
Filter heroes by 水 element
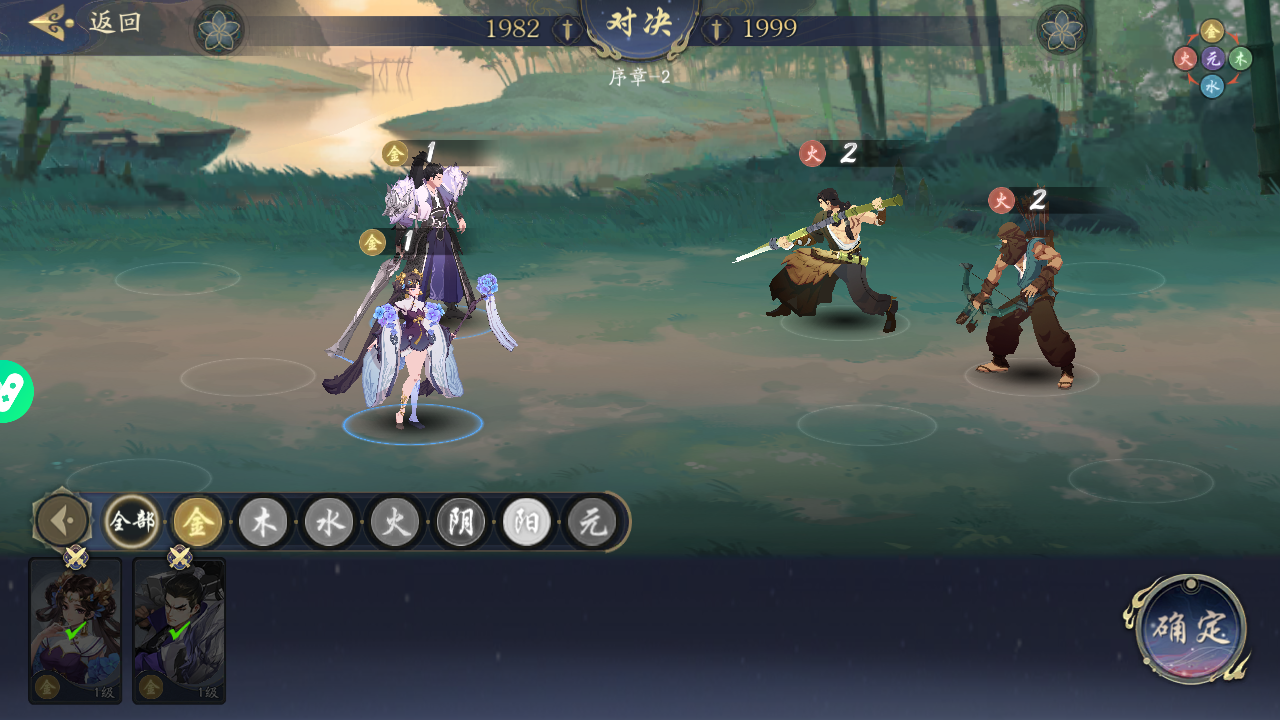[x=330, y=522]
